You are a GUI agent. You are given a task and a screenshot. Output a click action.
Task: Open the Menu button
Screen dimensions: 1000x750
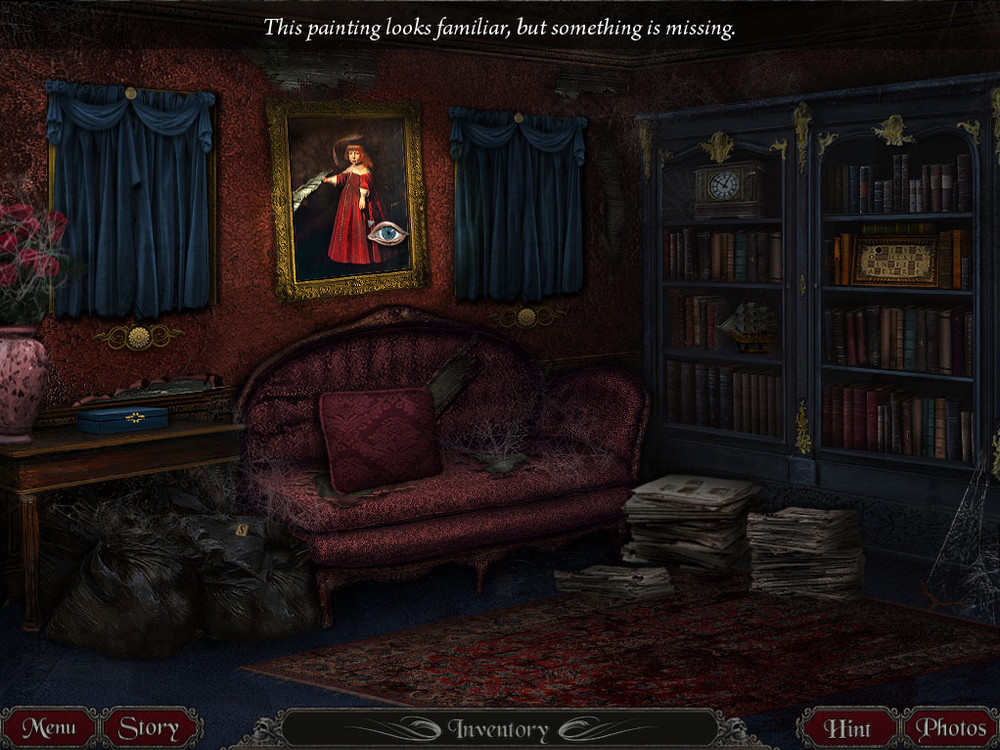pyautogui.click(x=49, y=728)
